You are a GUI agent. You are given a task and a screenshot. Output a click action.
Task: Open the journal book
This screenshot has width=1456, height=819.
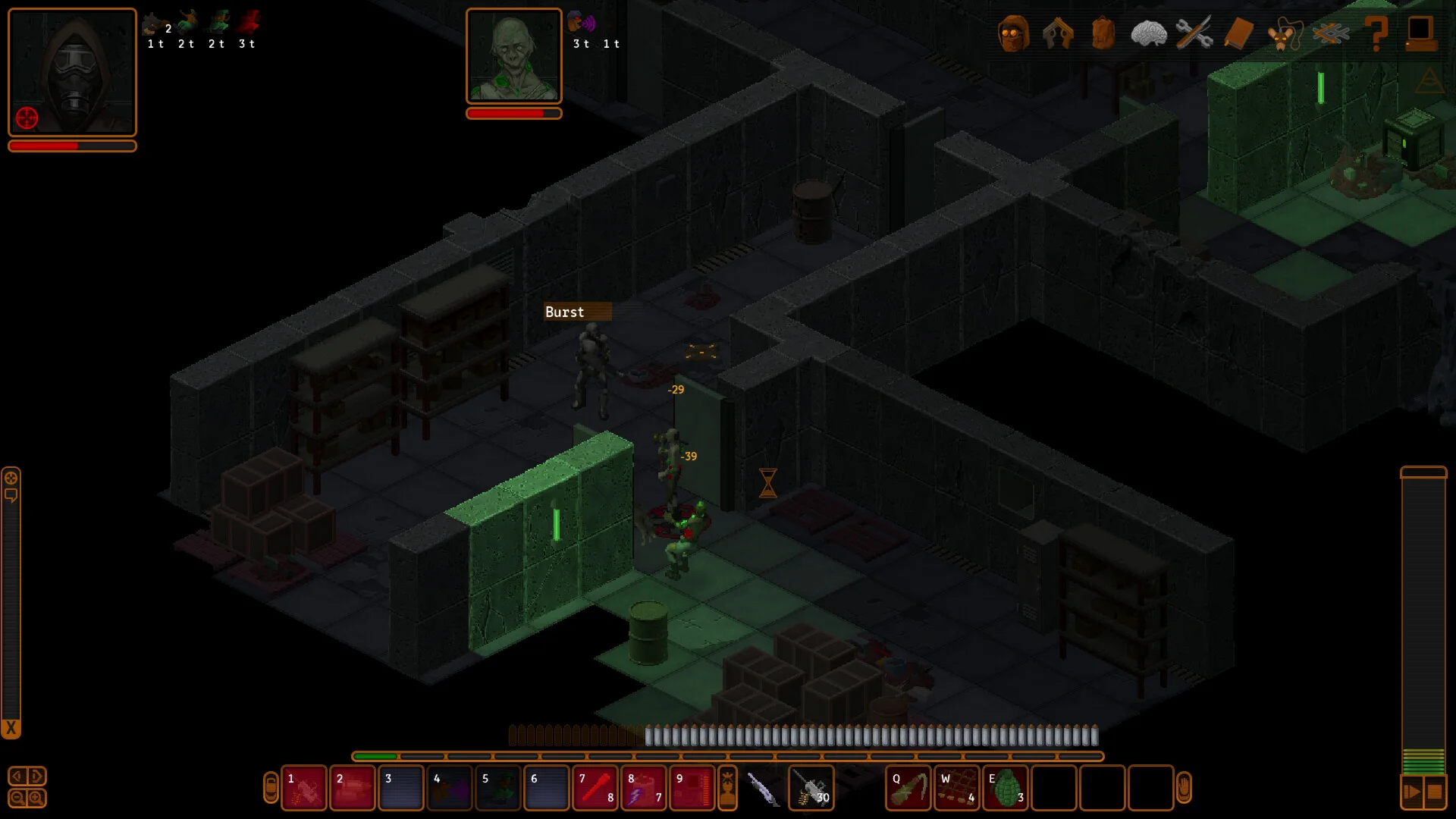(x=1239, y=33)
